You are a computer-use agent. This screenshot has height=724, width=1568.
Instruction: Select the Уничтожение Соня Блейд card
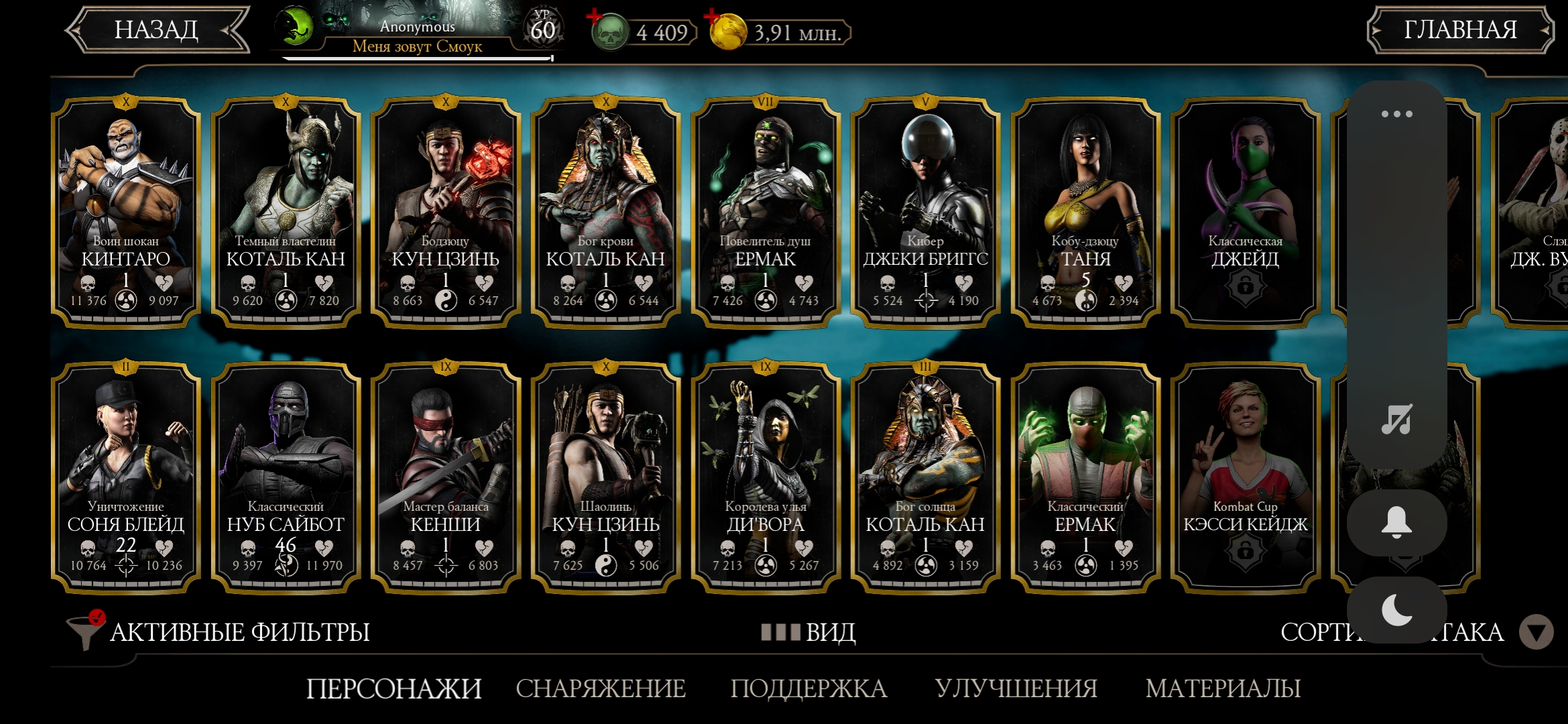[126, 476]
